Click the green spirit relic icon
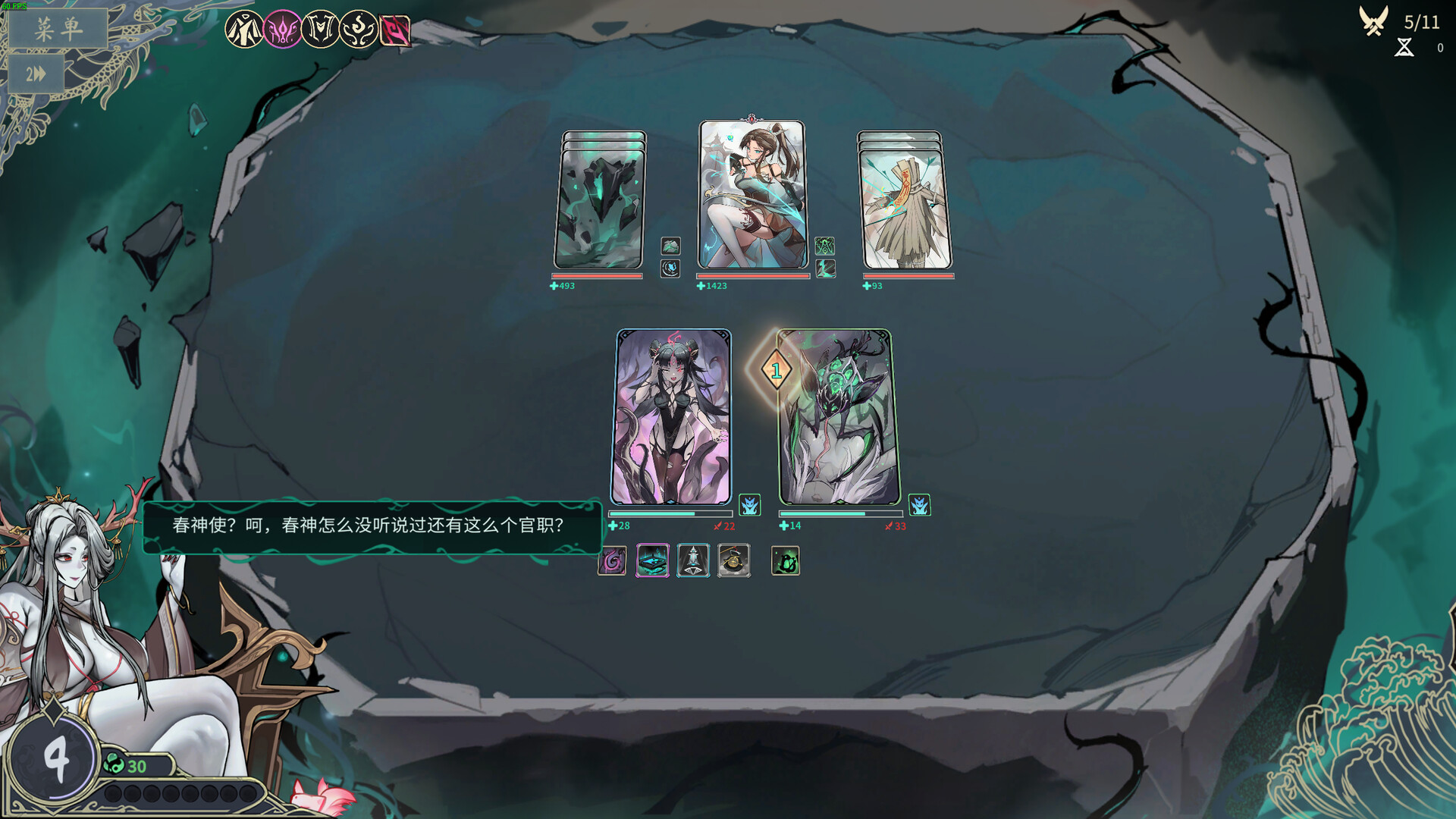This screenshot has height=819, width=1456. 787,562
